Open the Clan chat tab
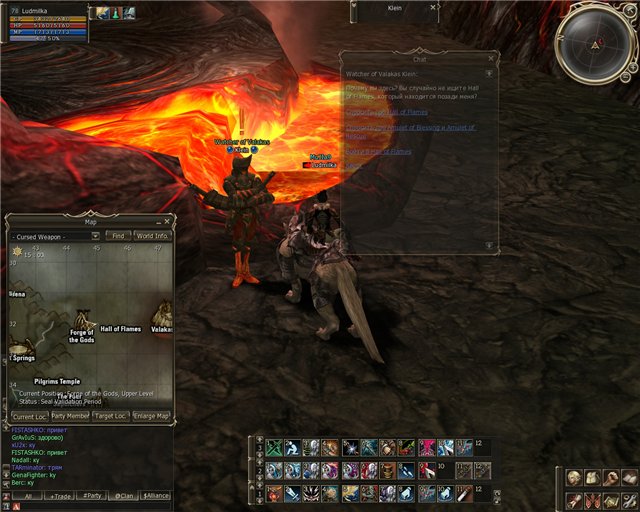 pyautogui.click(x=124, y=496)
